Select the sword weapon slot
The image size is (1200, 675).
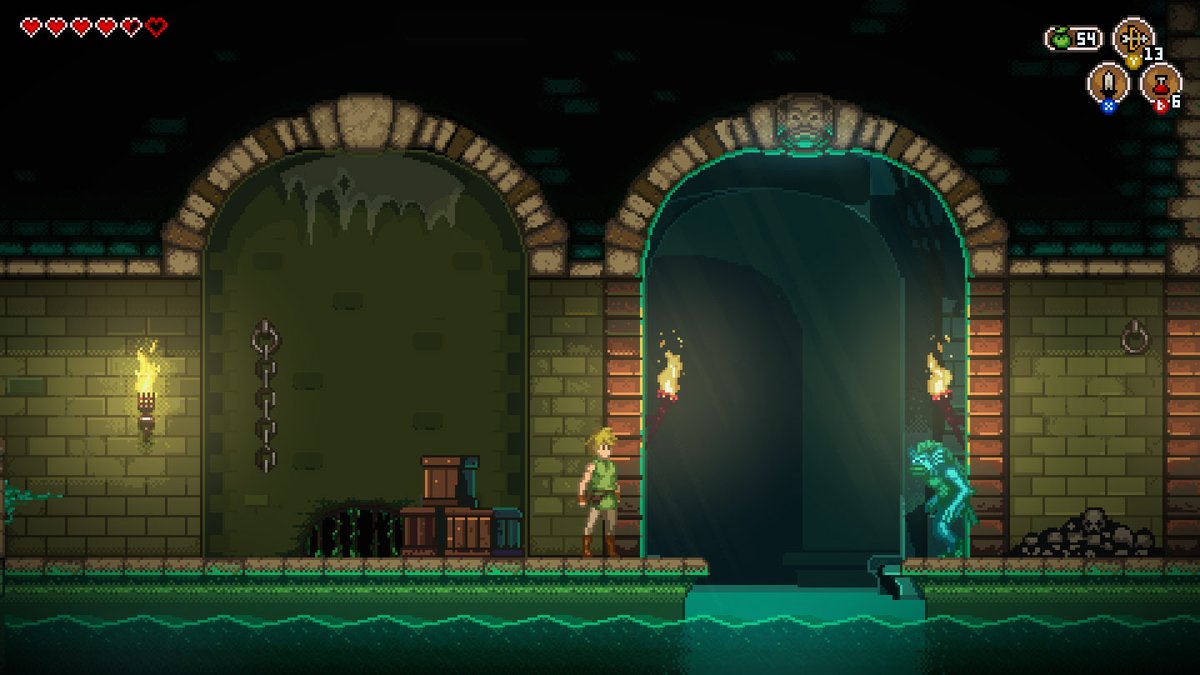[x=1108, y=81]
